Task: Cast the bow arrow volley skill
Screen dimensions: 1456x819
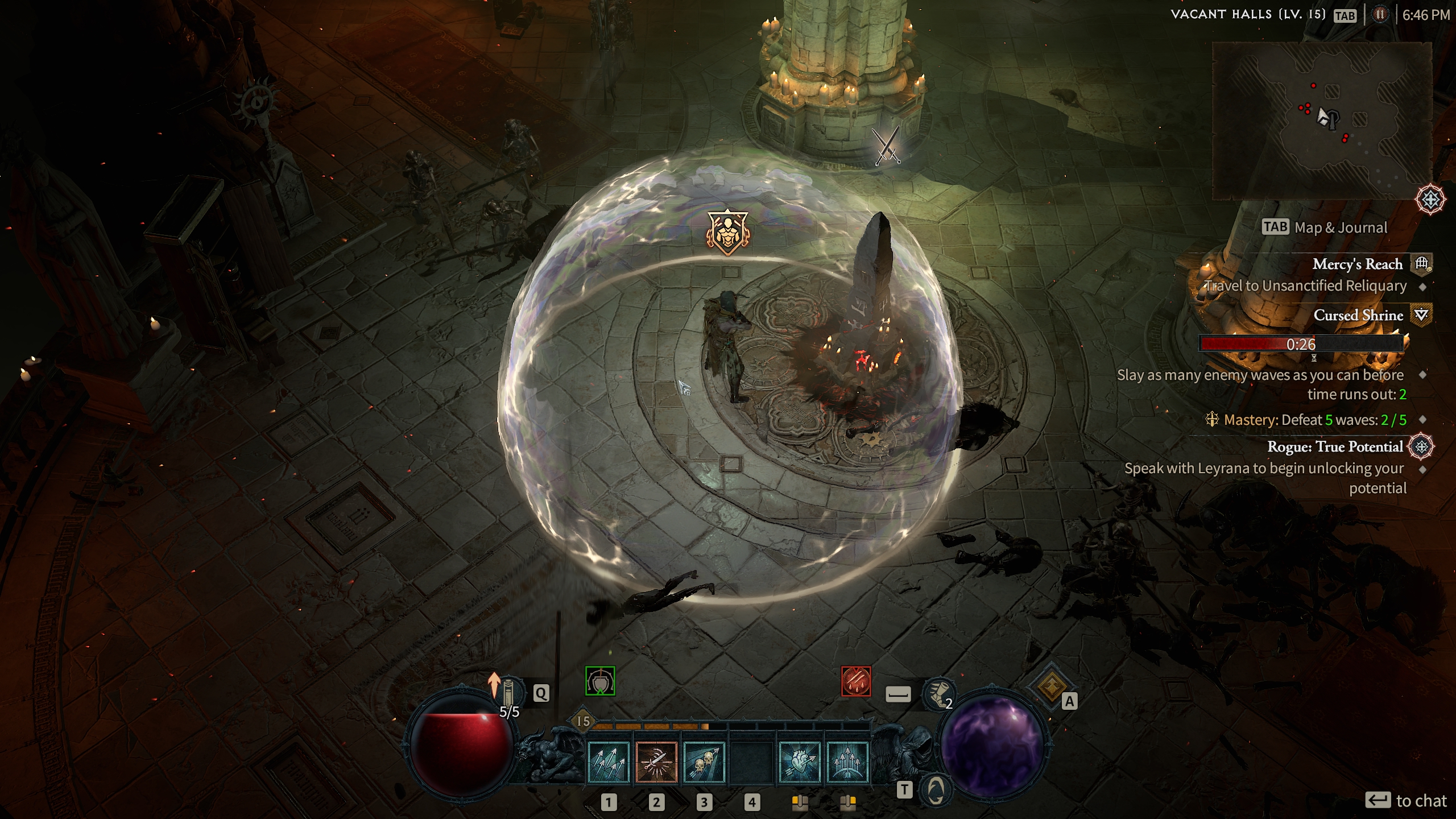Action: click(847, 762)
